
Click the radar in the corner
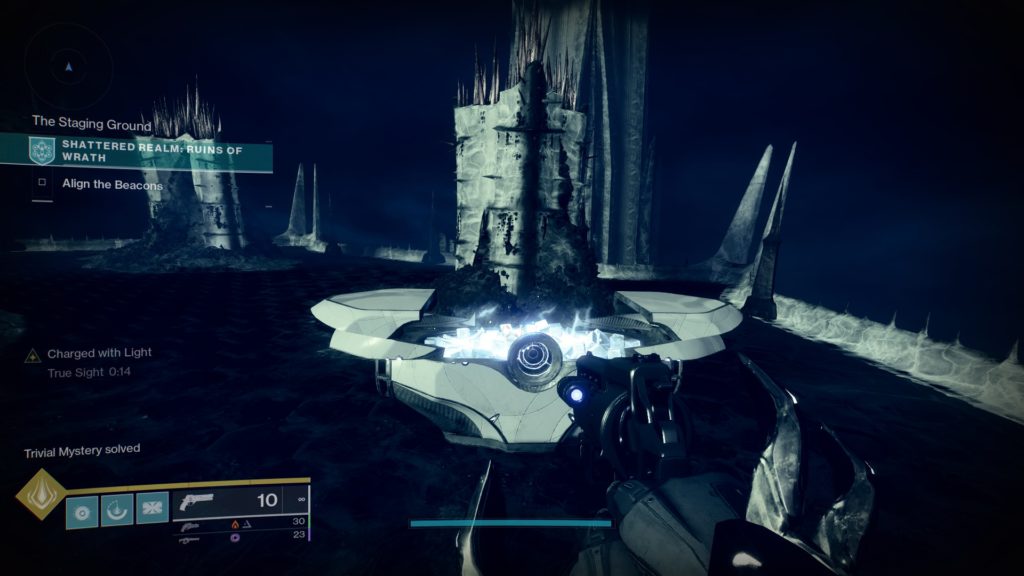(68, 66)
